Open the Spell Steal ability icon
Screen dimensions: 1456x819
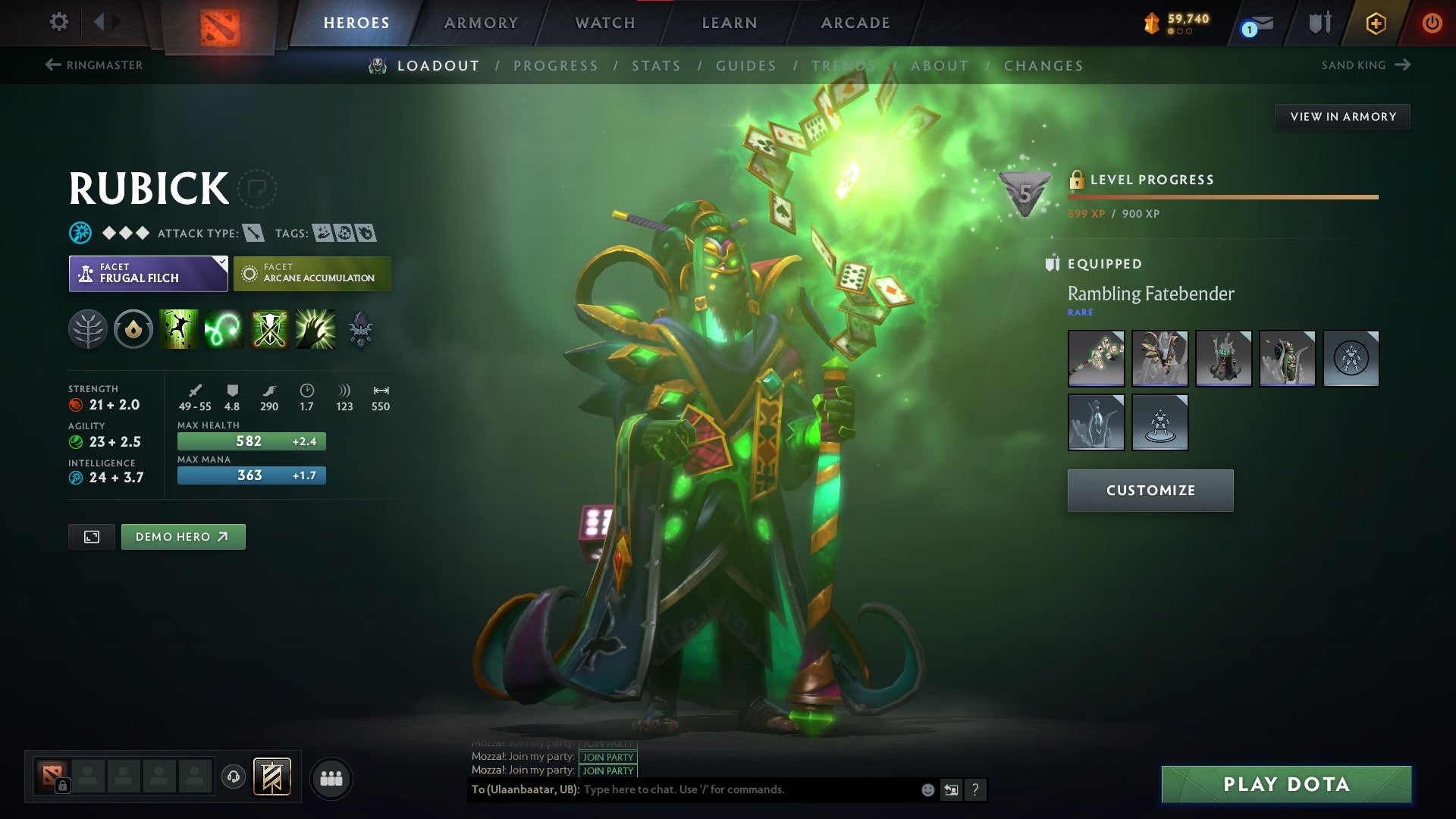(314, 329)
